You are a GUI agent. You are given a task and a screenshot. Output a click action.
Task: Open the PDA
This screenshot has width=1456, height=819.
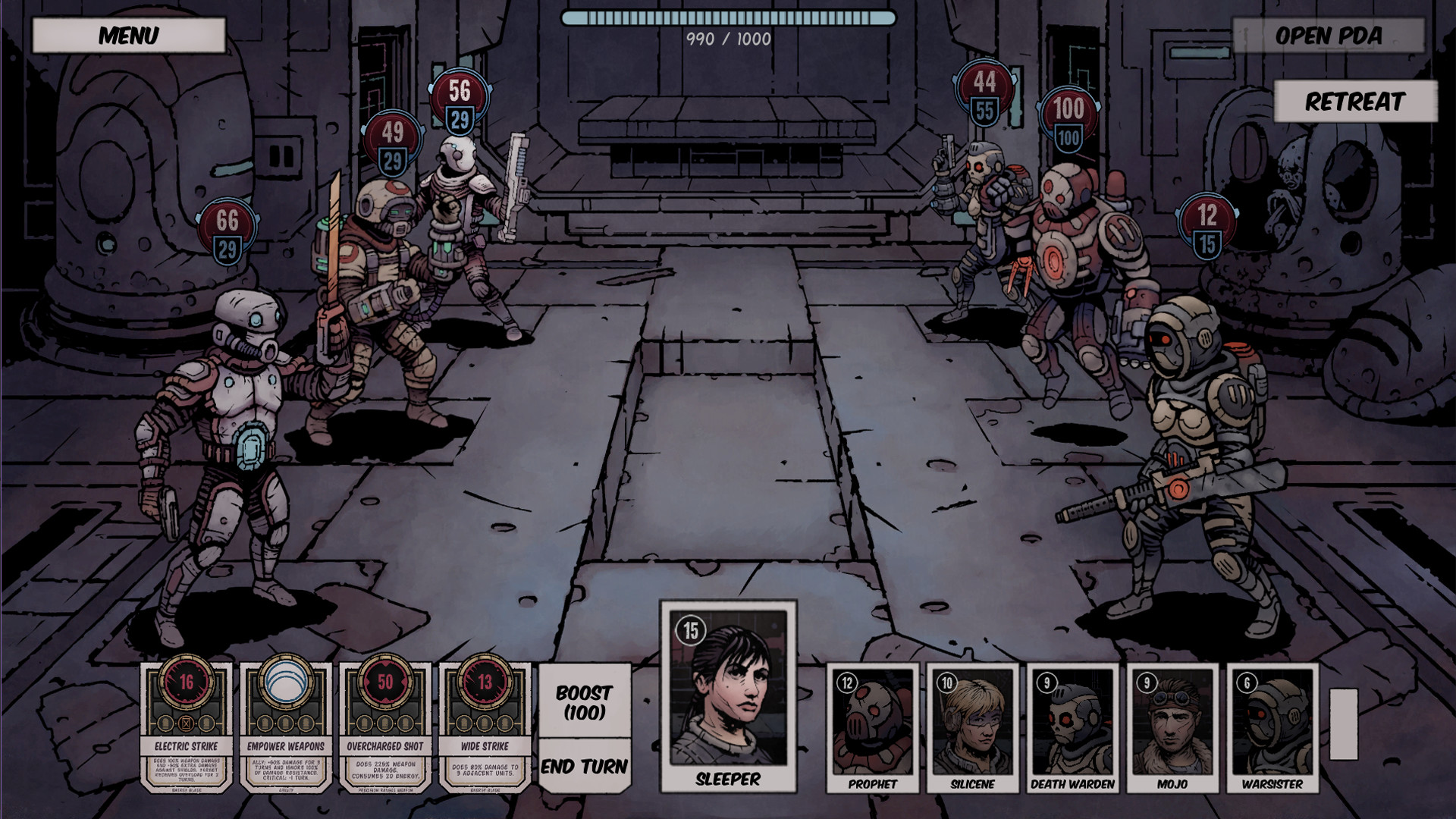tap(1329, 34)
